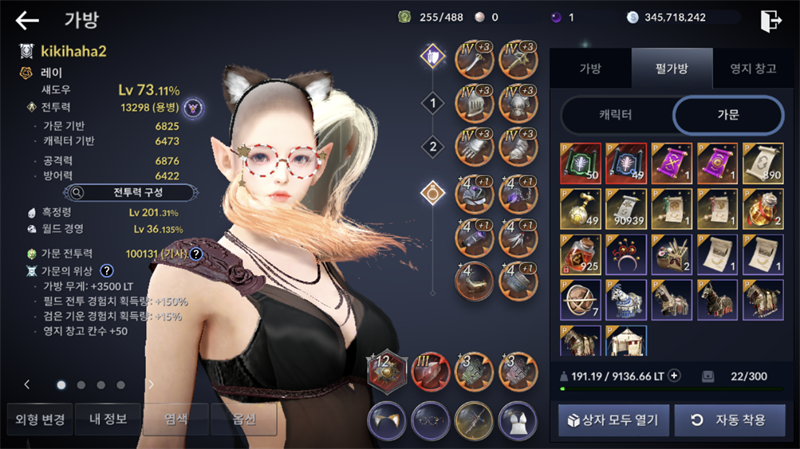
Task: Select the glasses costume slot
Action: coord(430,418)
